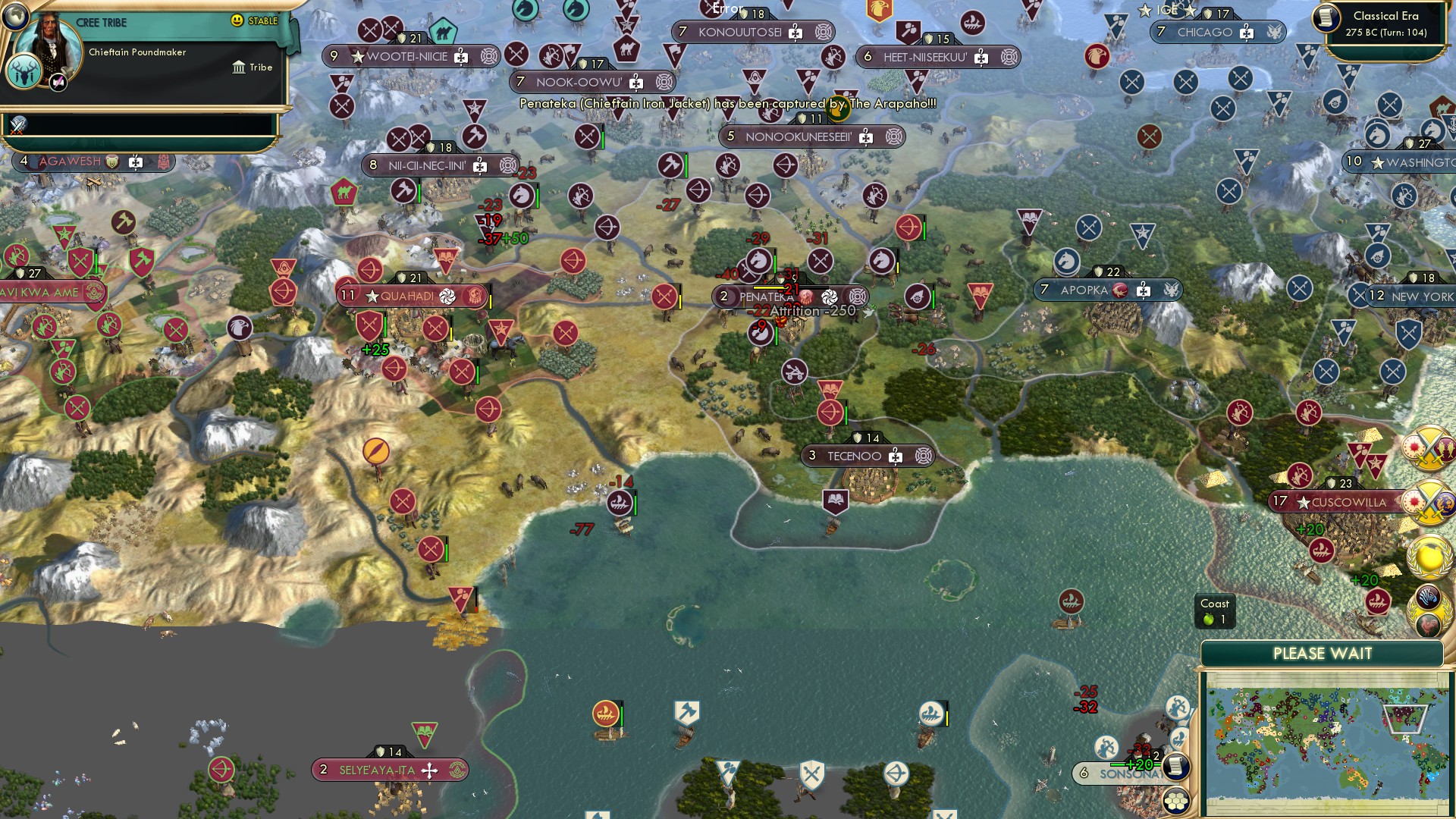The width and height of the screenshot is (1456, 819).
Task: Click the Please Wait turn button
Action: pos(1322,654)
